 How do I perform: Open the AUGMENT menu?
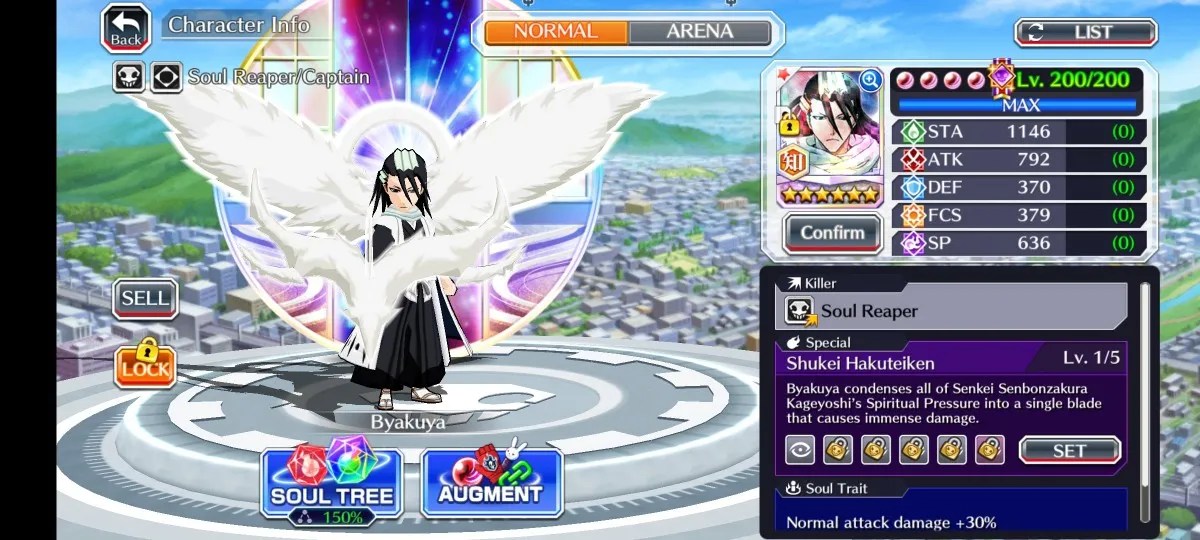[x=491, y=483]
